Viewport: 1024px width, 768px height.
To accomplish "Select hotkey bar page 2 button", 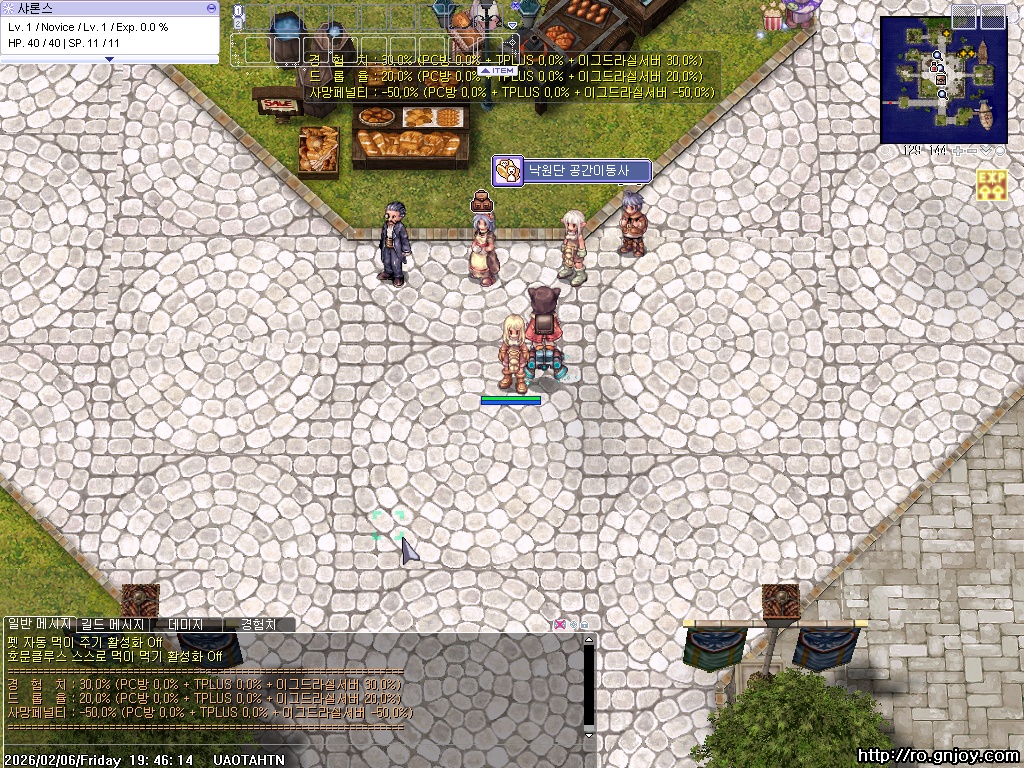I will (238, 23).
